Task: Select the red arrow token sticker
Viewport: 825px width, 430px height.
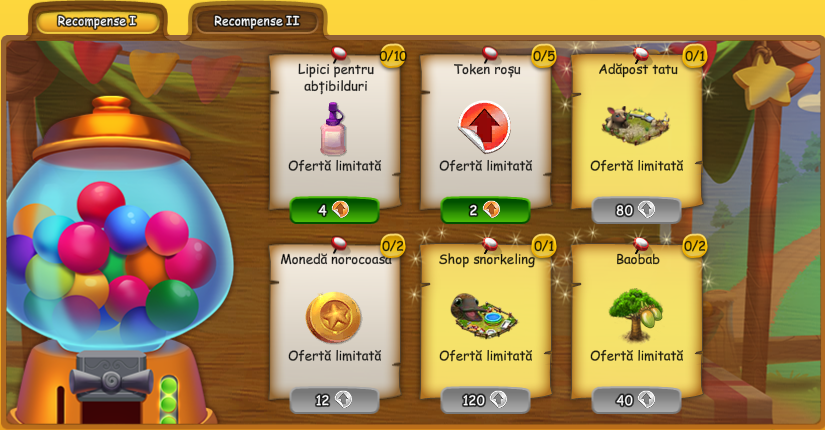Action: [485, 128]
